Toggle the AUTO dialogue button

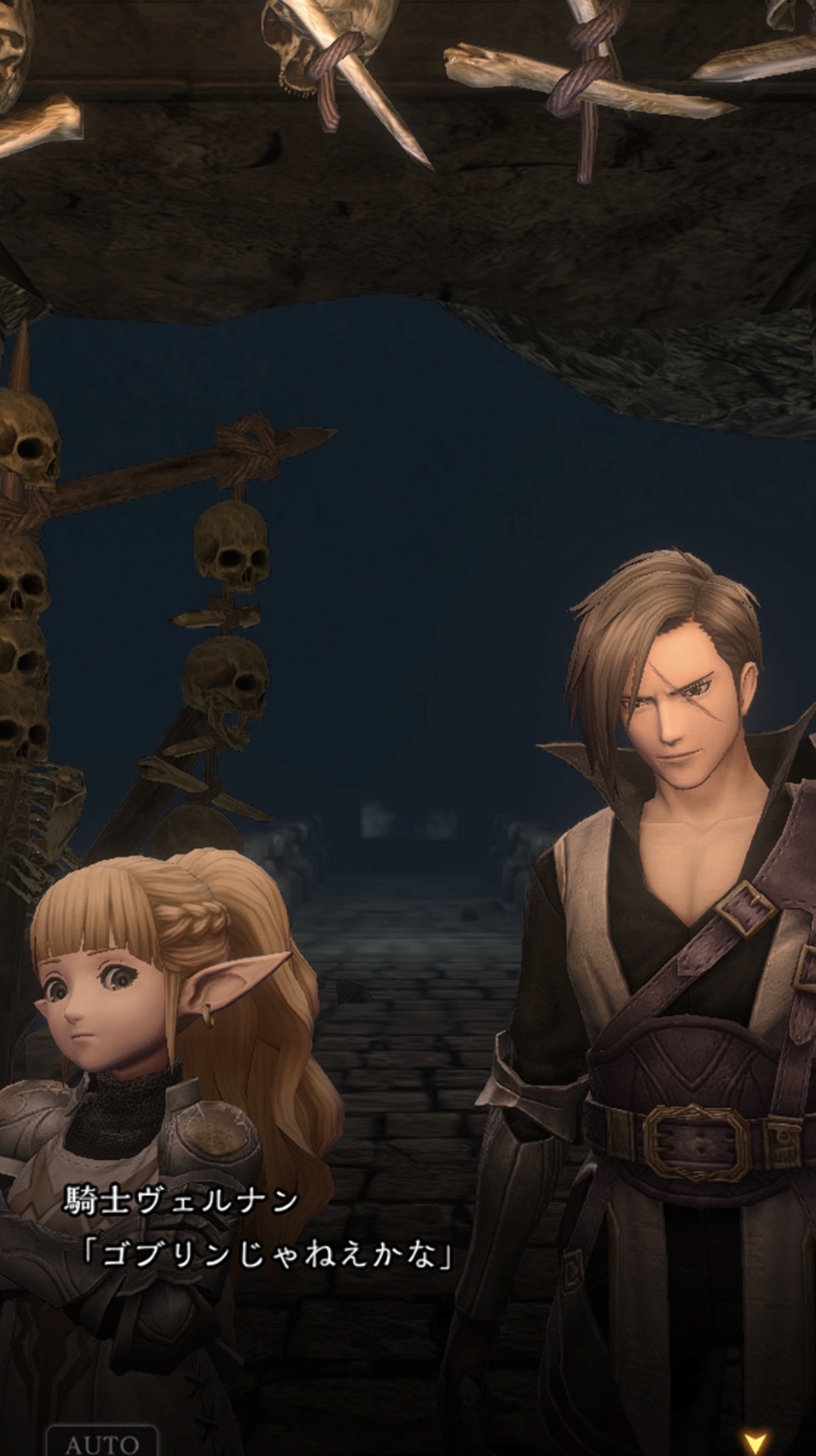(102, 1441)
